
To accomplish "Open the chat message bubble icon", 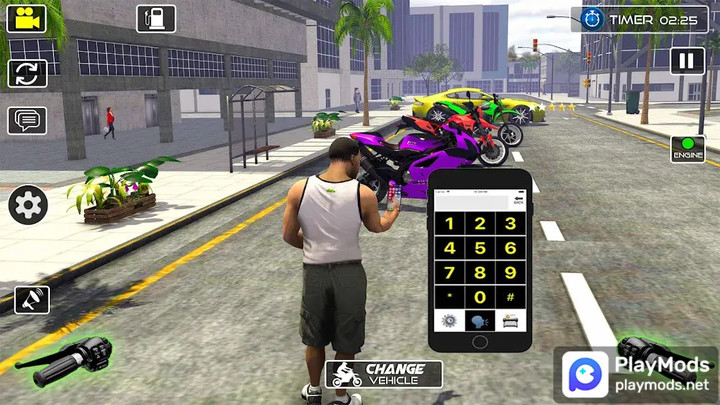I will click(x=27, y=120).
